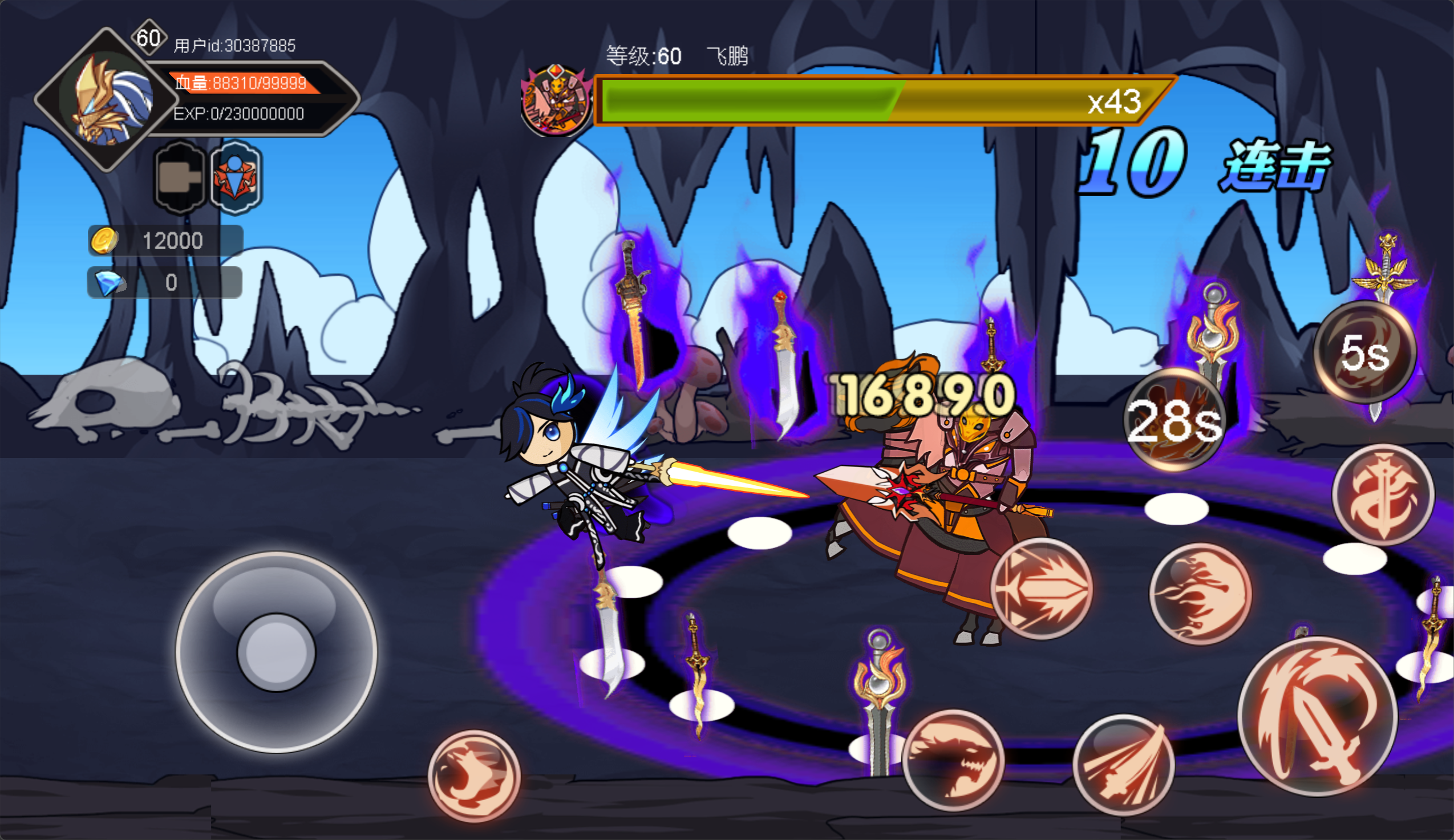Image resolution: width=1454 pixels, height=840 pixels.
Task: Select the skill on 28s cooldown
Action: point(1174,421)
